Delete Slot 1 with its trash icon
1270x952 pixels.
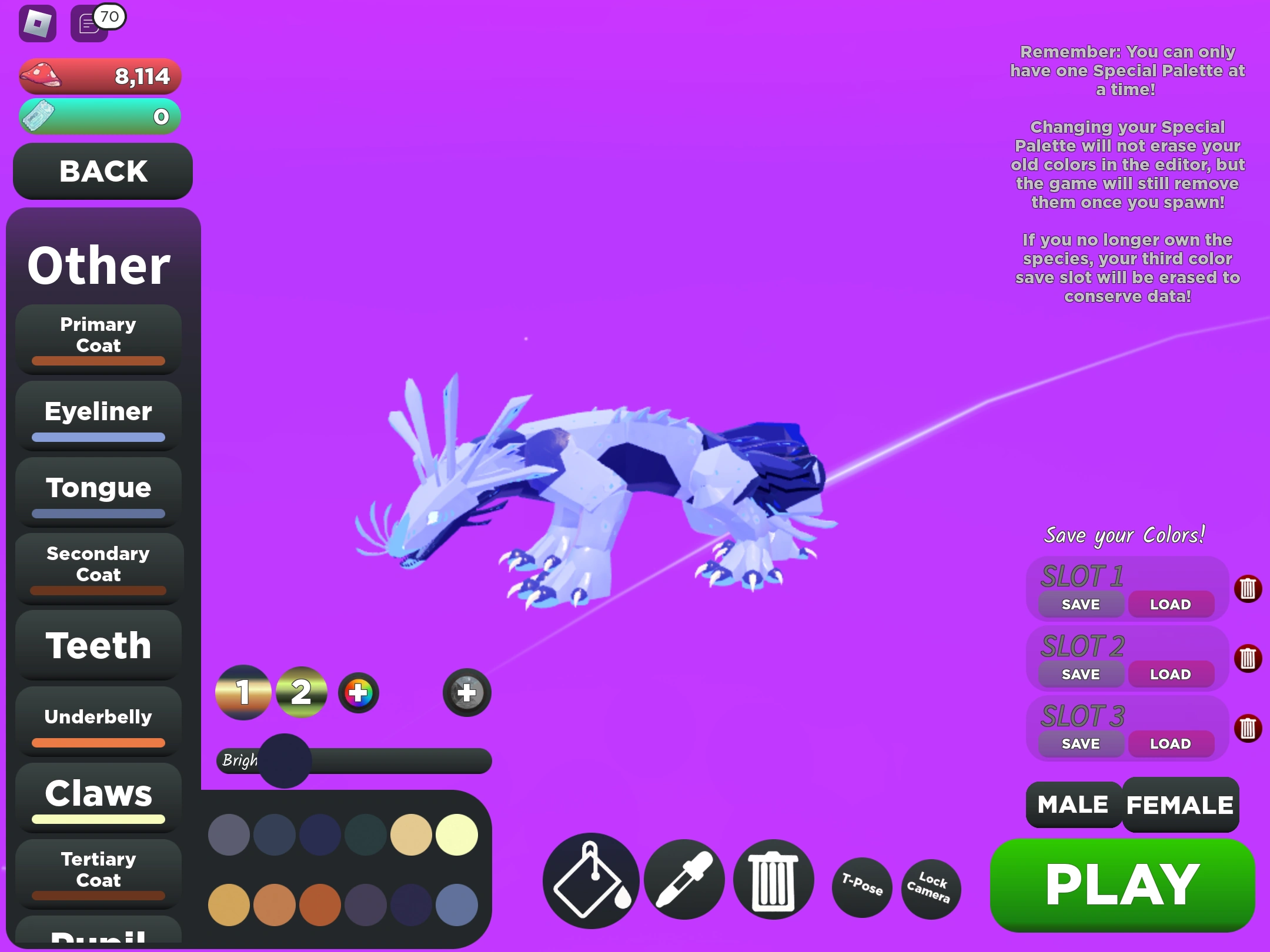click(1249, 589)
